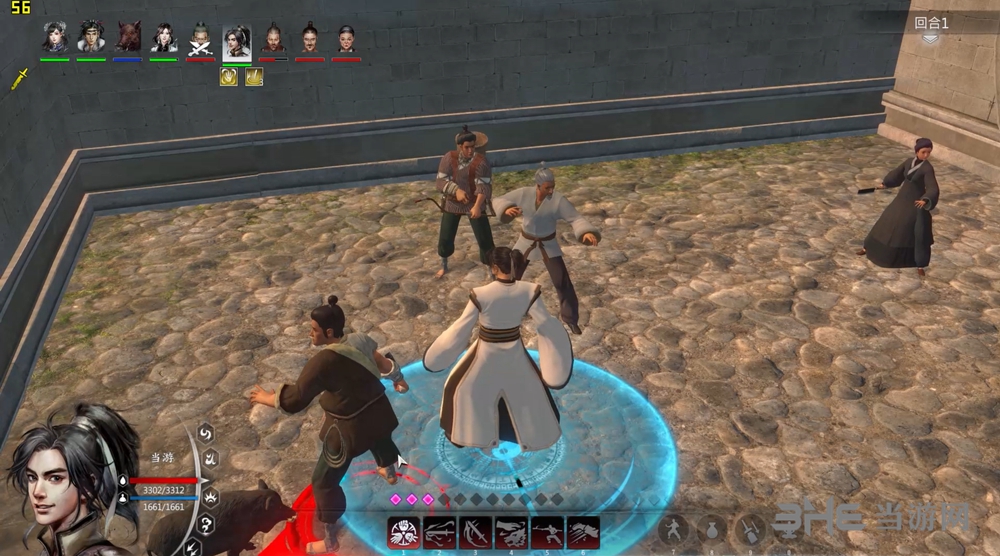Image resolution: width=1000 pixels, height=556 pixels.
Task: Choose the martial stance action in slot 7
Action: coord(676,529)
